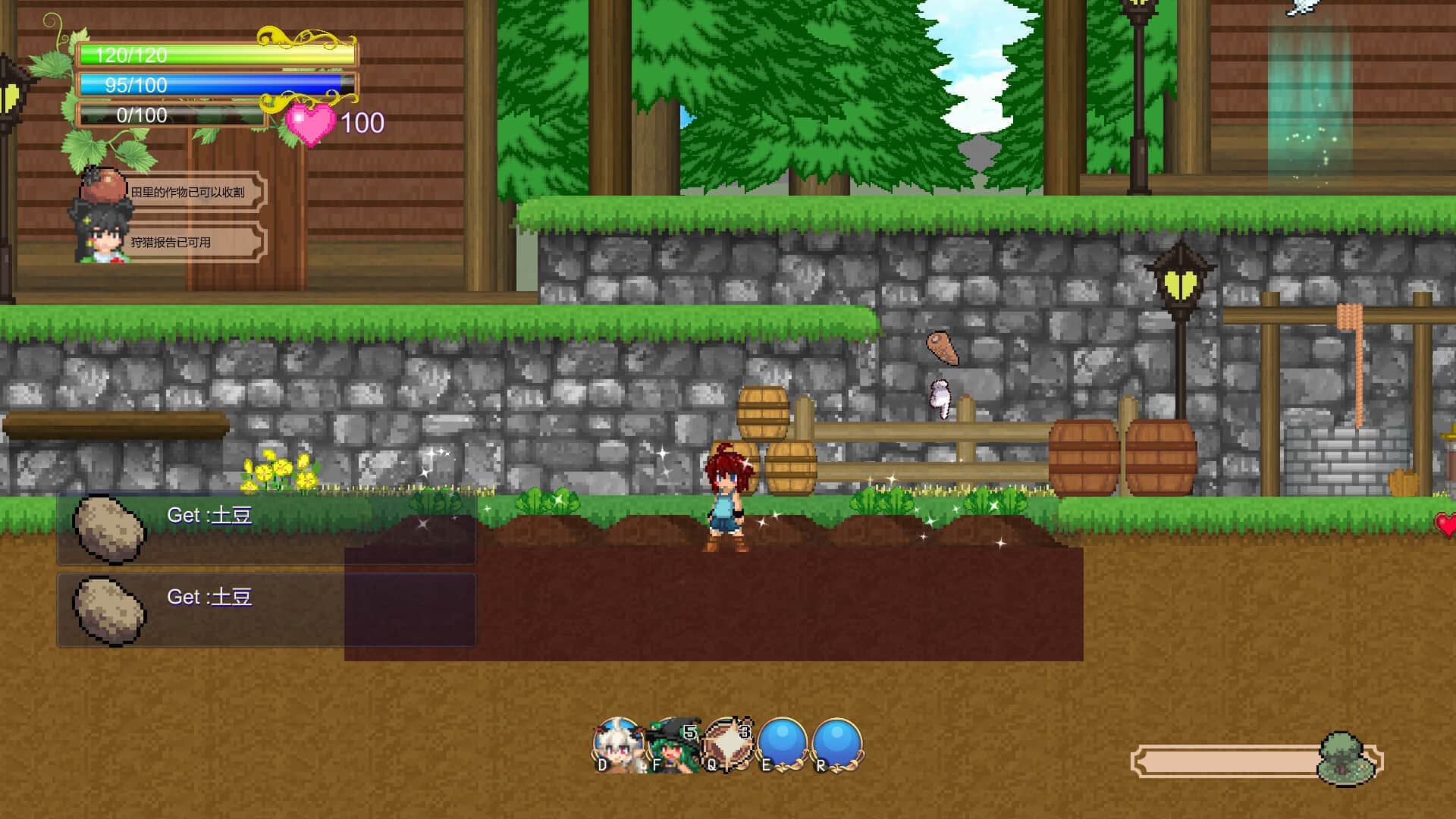Click the number 5 badge on the witch slot
The image size is (1456, 819).
click(689, 730)
